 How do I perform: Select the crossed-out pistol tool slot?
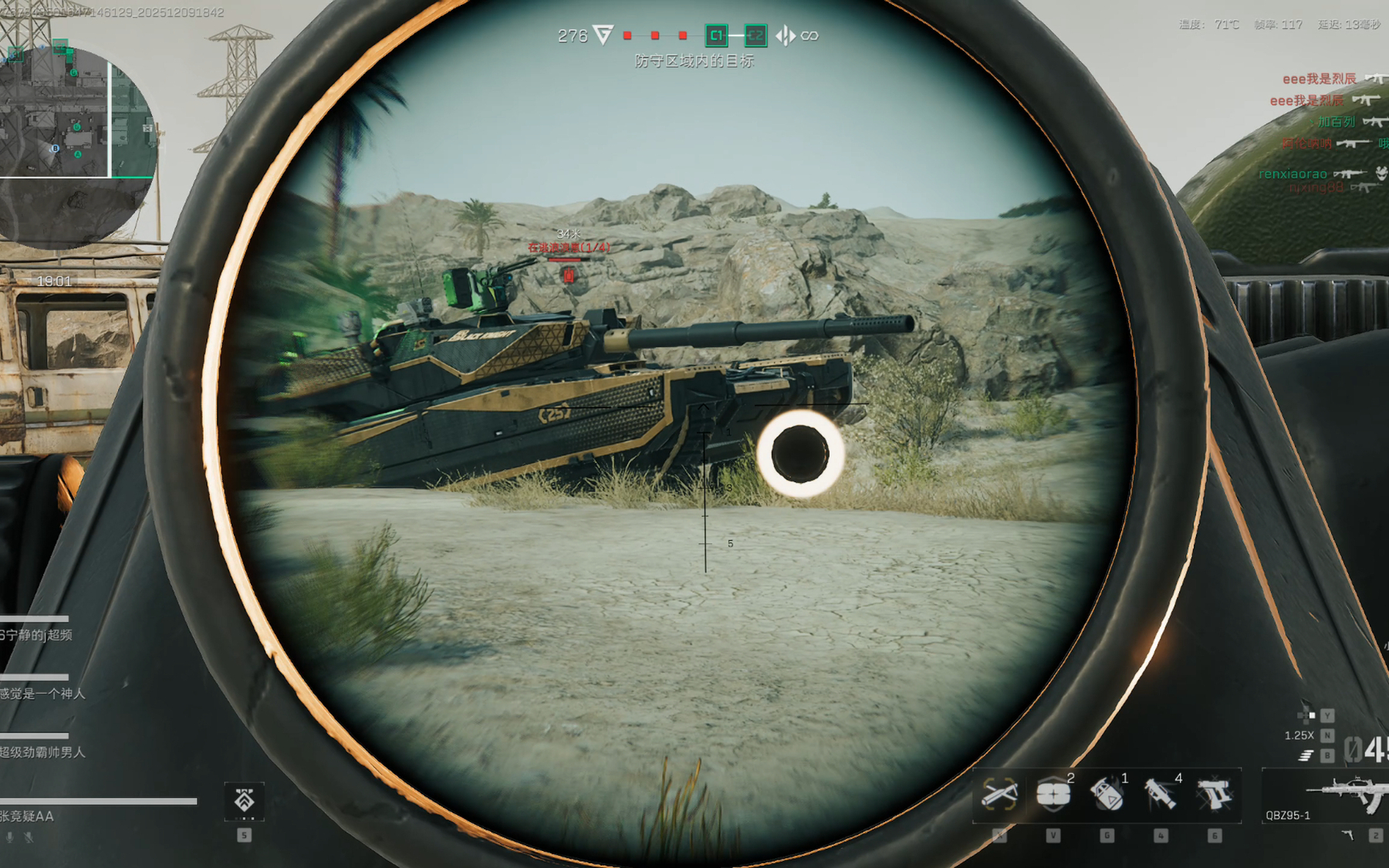(1214, 795)
